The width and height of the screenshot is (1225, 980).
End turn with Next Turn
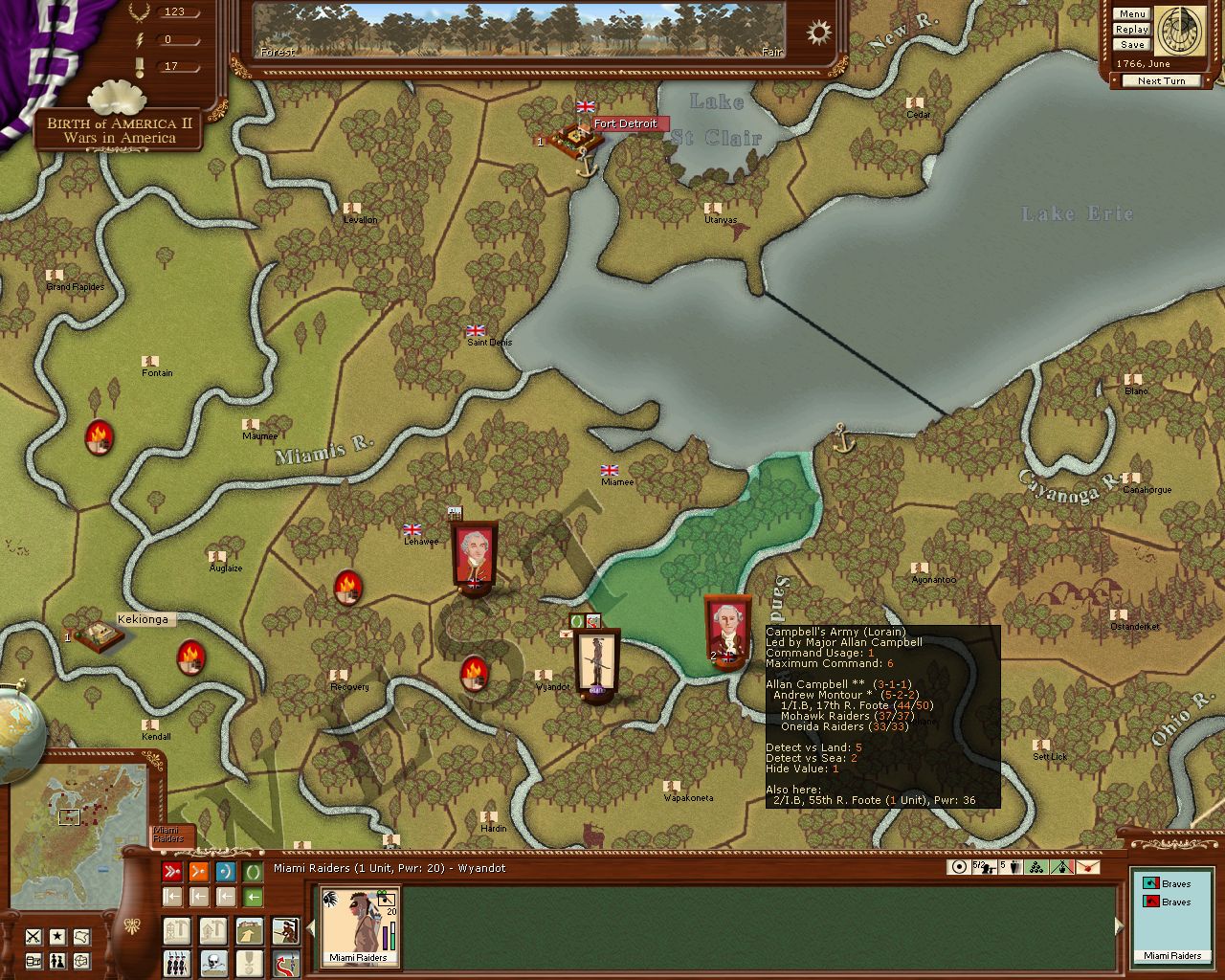[x=1161, y=81]
